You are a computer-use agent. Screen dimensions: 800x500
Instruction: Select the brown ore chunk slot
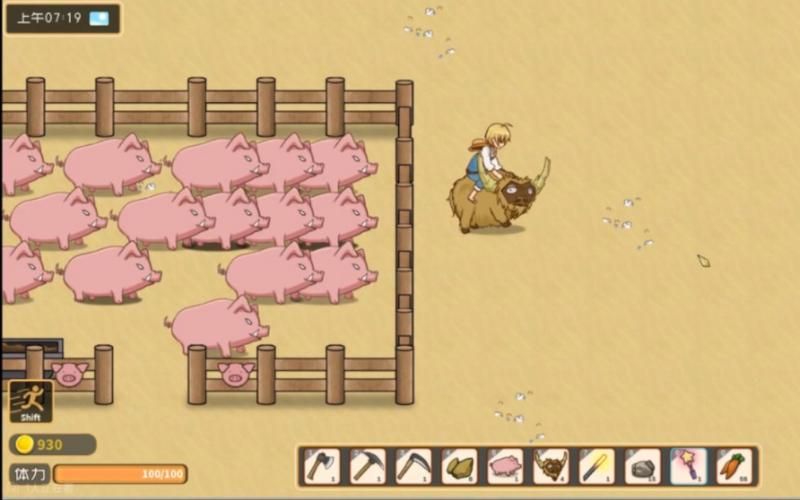[460, 466]
